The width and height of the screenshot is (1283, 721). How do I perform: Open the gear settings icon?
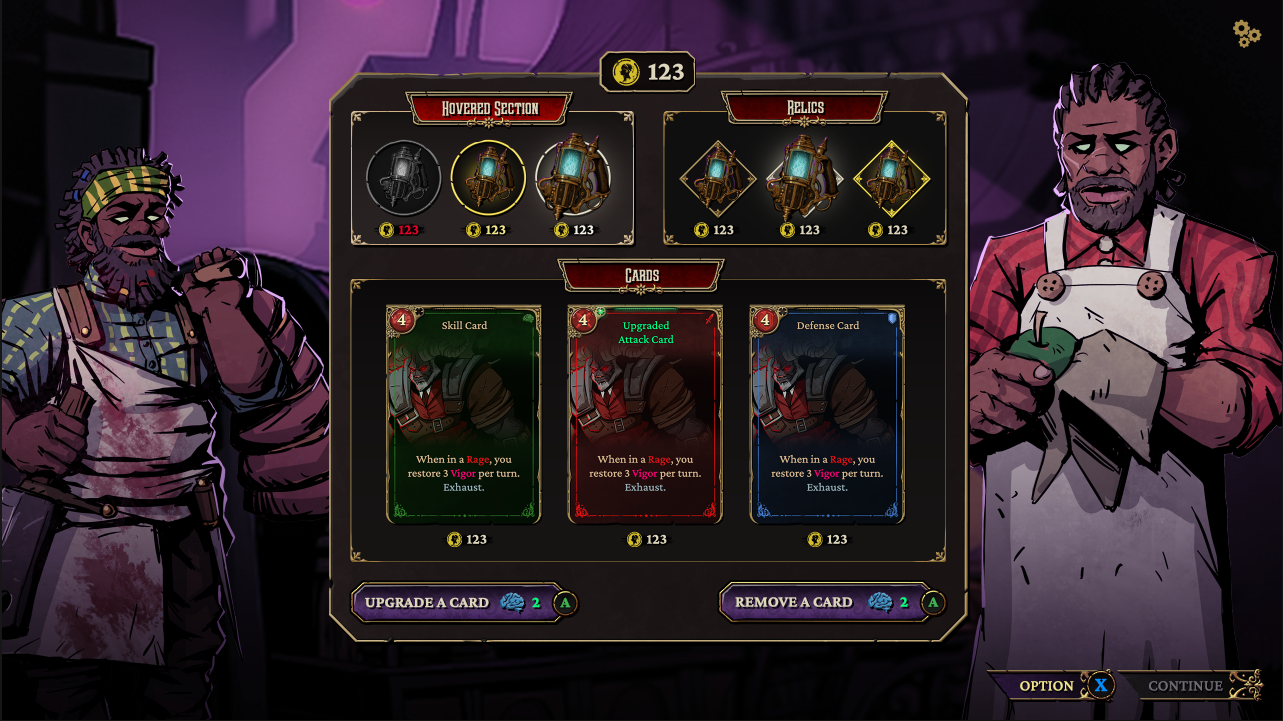click(x=1246, y=33)
